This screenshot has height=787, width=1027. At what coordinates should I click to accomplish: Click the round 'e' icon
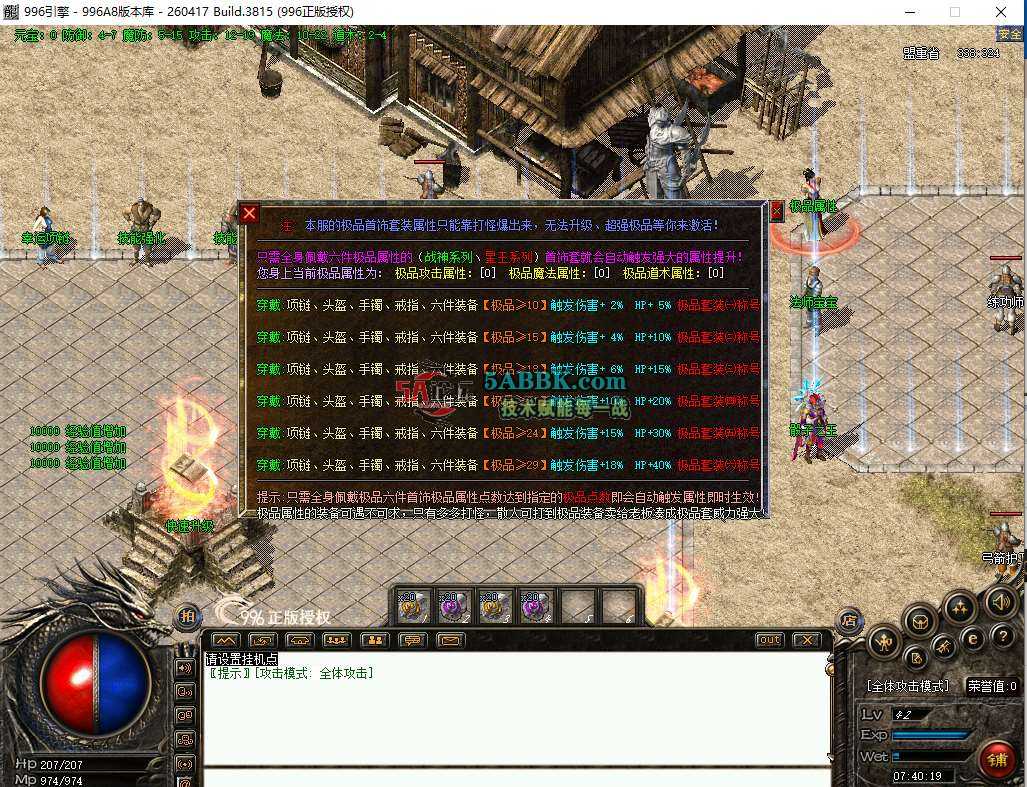(972, 638)
